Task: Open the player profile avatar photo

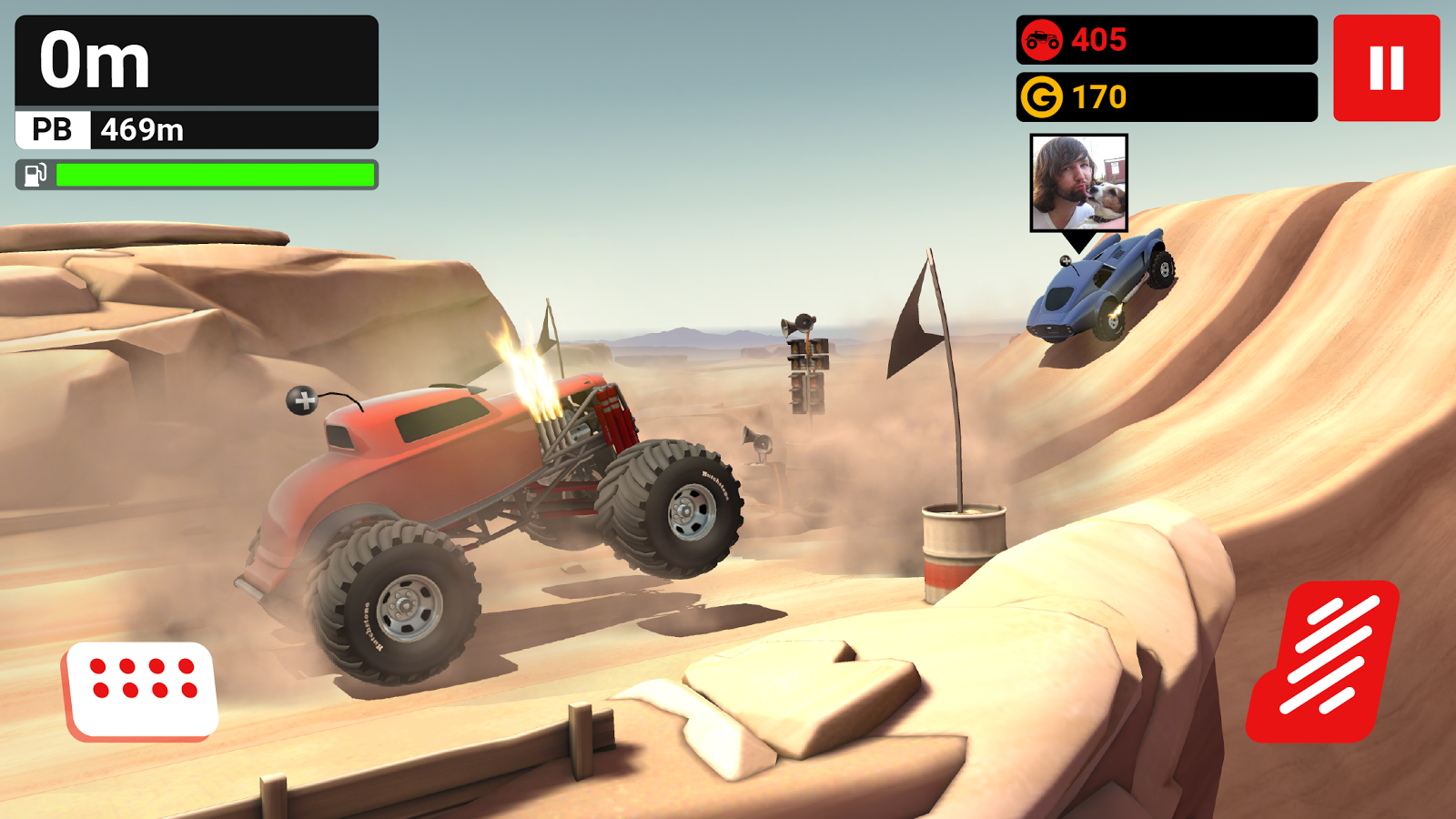Action: coord(1078,182)
